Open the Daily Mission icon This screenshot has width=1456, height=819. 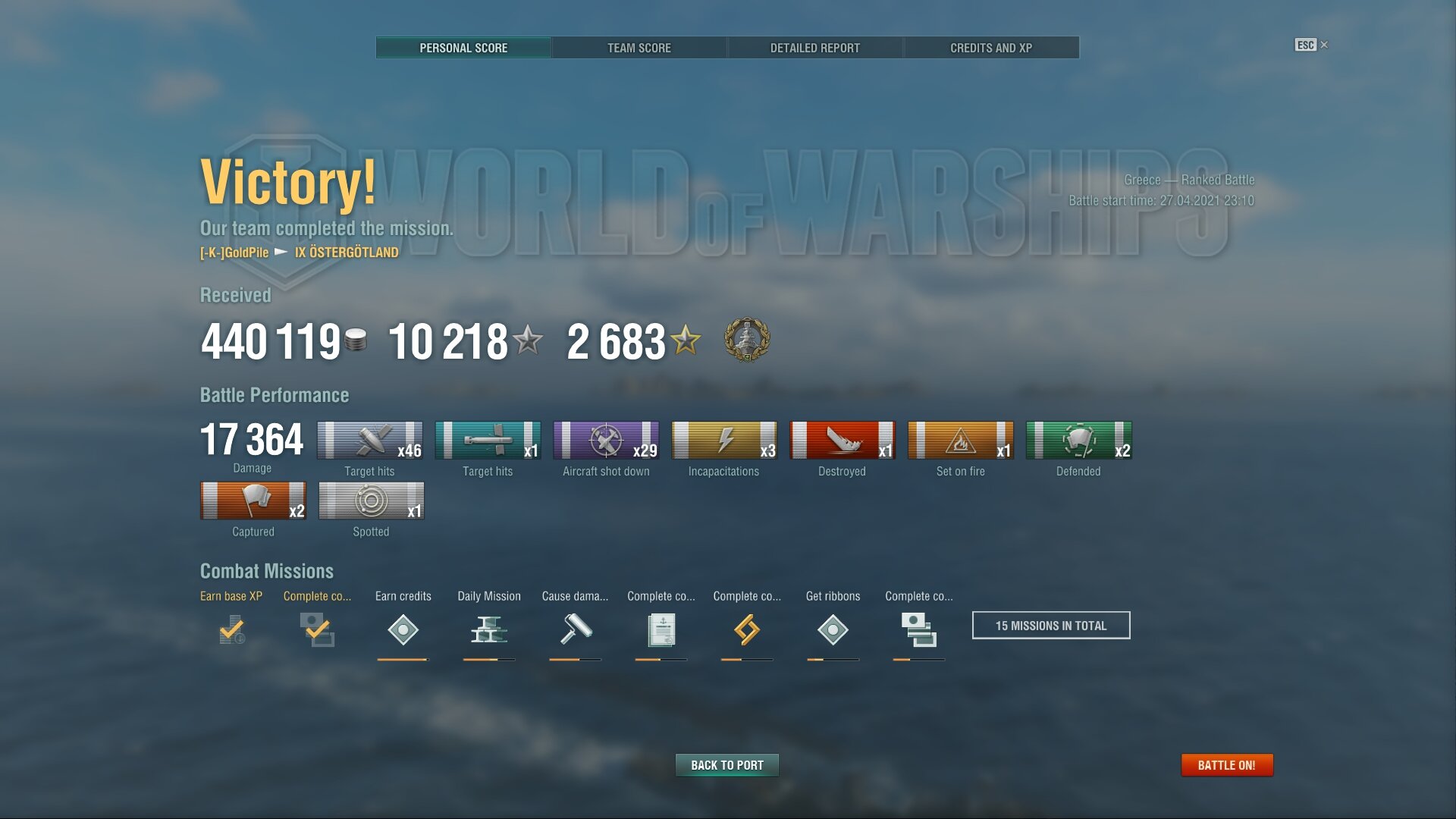tap(488, 629)
